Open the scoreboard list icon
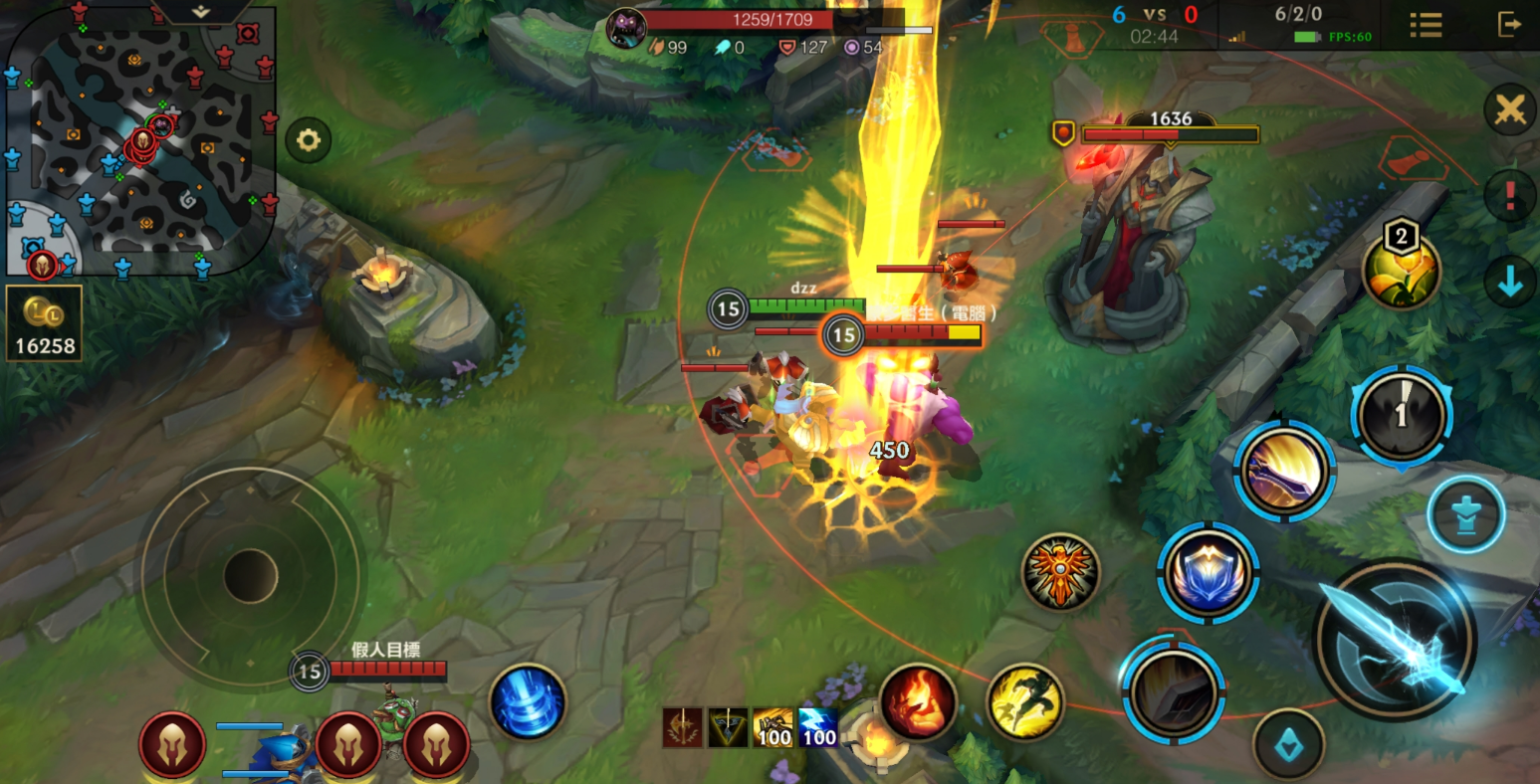Viewport: 1540px width, 784px height. [1426, 25]
